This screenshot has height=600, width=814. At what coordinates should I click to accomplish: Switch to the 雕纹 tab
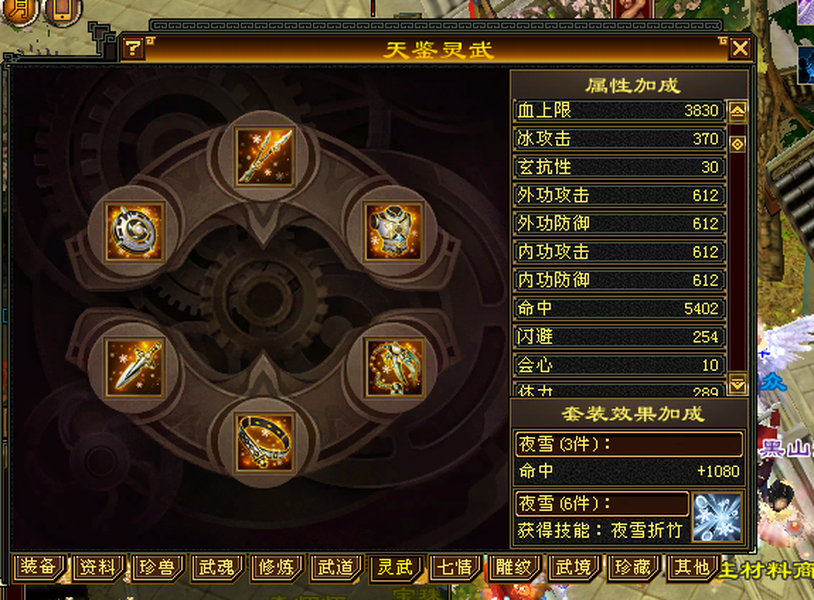[x=513, y=568]
